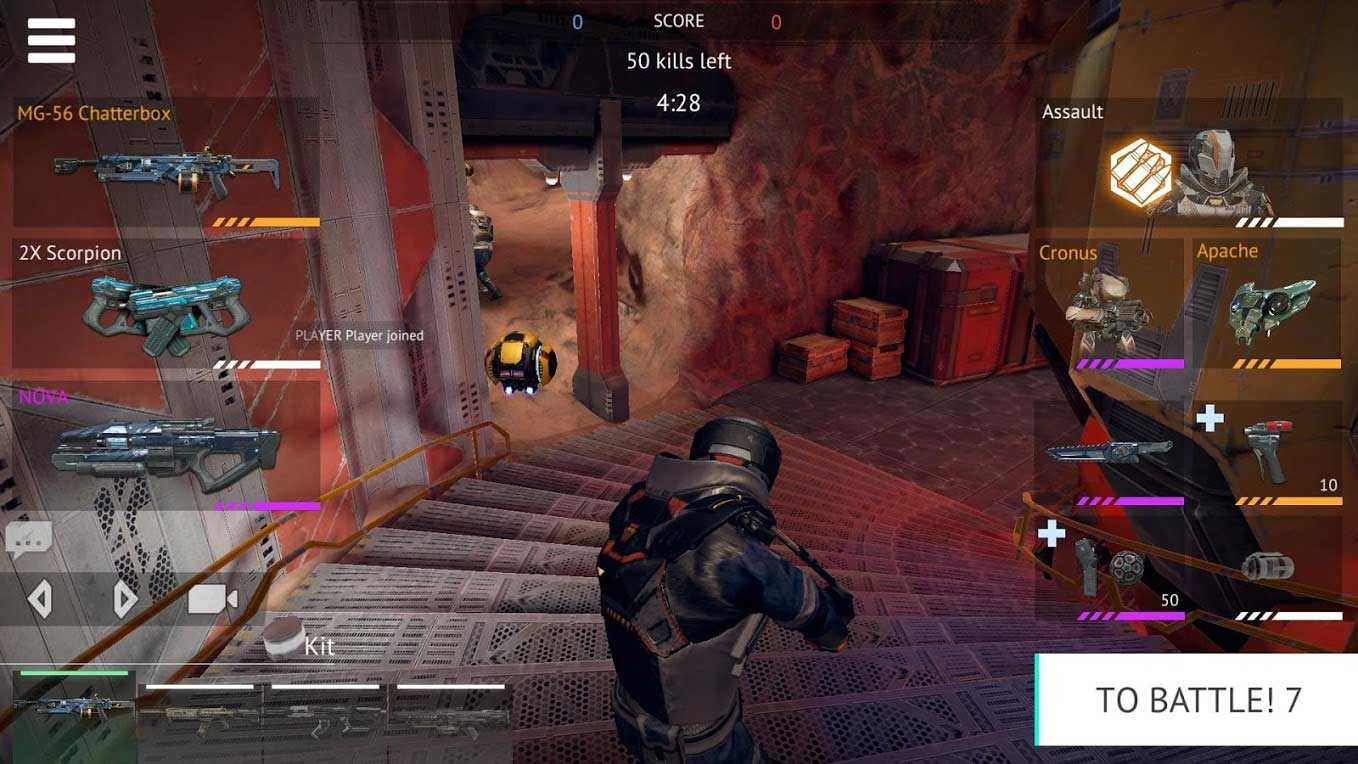Select the heal gun with 10 charges
1358x764 pixels.
(1267, 453)
